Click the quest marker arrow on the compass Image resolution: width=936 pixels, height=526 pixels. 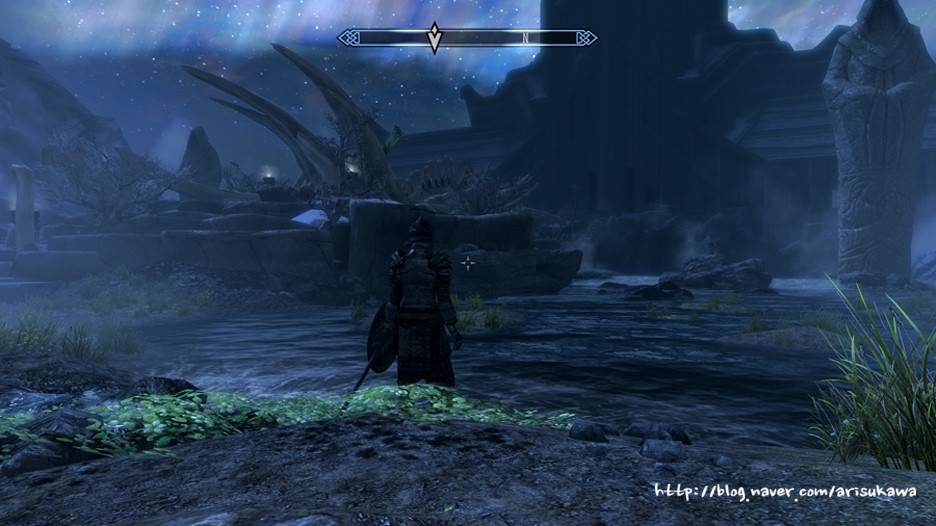pos(434,37)
